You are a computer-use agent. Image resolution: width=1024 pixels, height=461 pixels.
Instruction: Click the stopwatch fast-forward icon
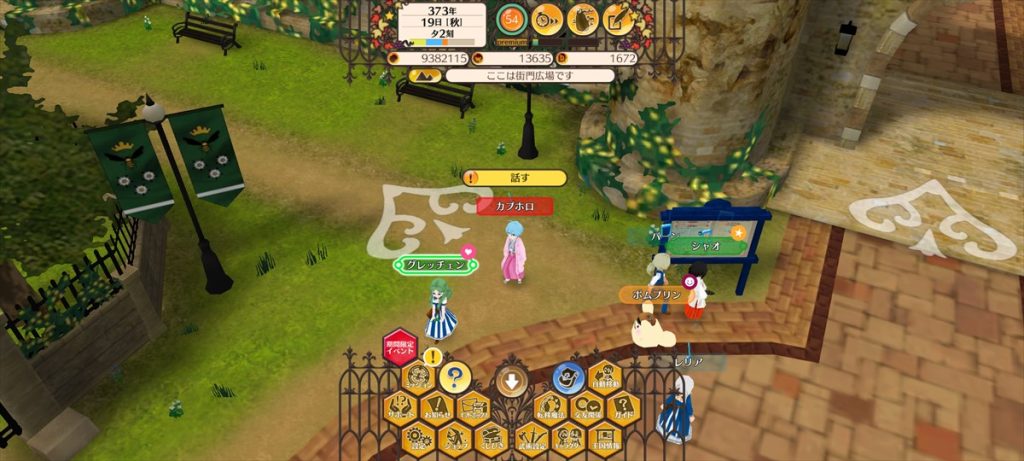(x=547, y=19)
